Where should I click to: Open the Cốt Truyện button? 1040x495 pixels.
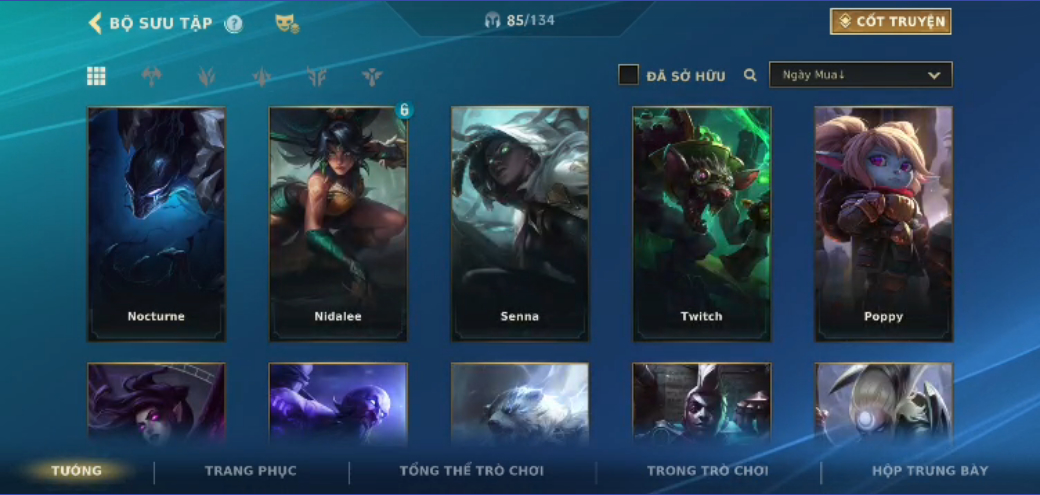click(x=890, y=22)
